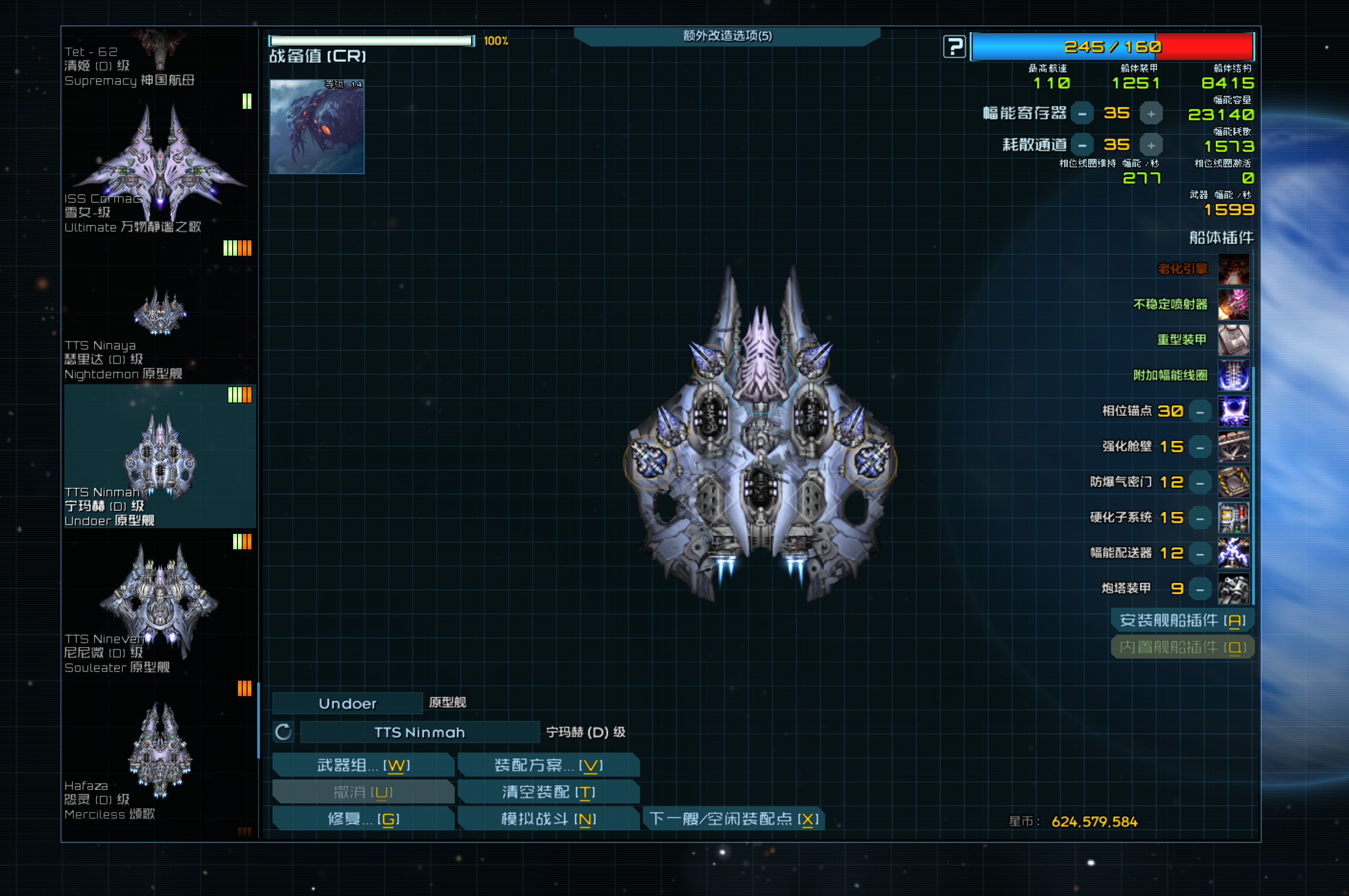Image resolution: width=1349 pixels, height=896 pixels.
Task: Click the officer portrait thumbnail
Action: point(317,126)
